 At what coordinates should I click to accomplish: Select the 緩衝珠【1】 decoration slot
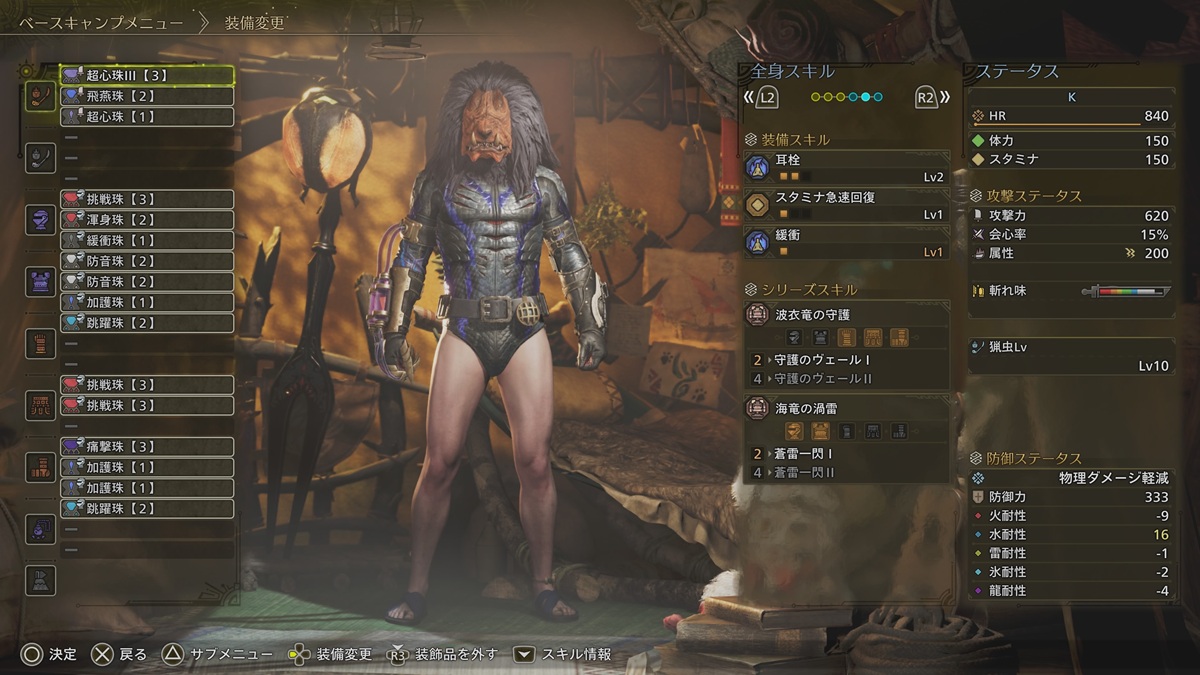(147, 241)
